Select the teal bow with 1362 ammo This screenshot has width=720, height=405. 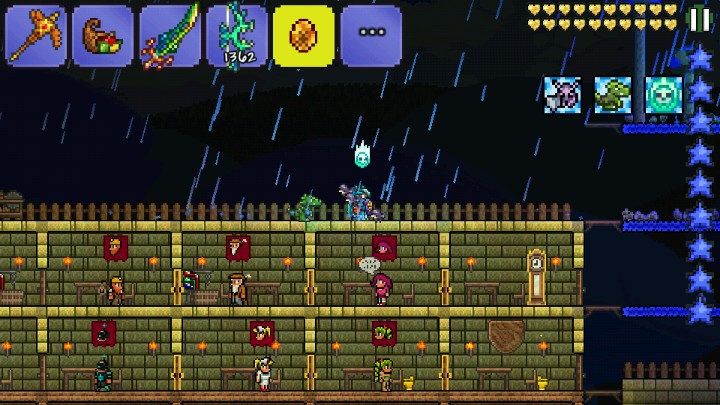point(237,36)
